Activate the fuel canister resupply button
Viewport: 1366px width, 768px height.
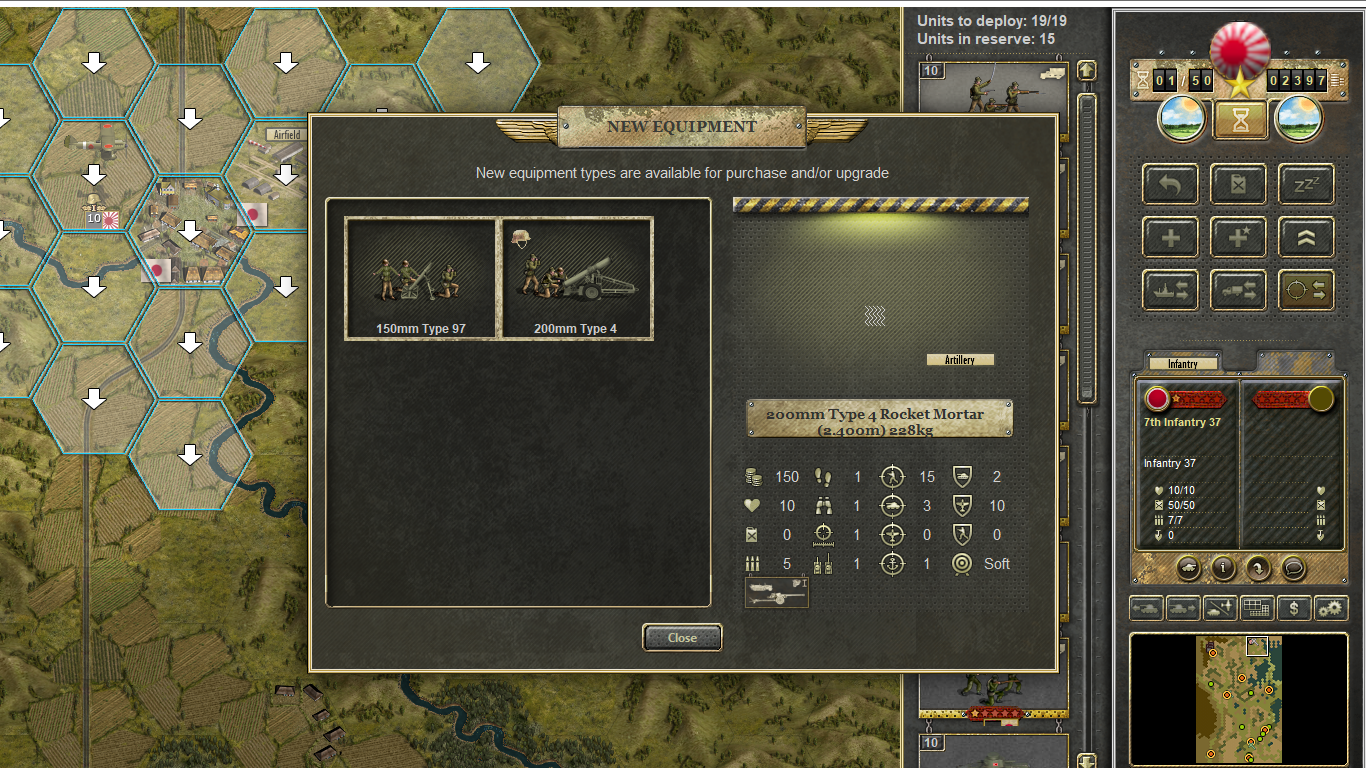coord(1238,184)
